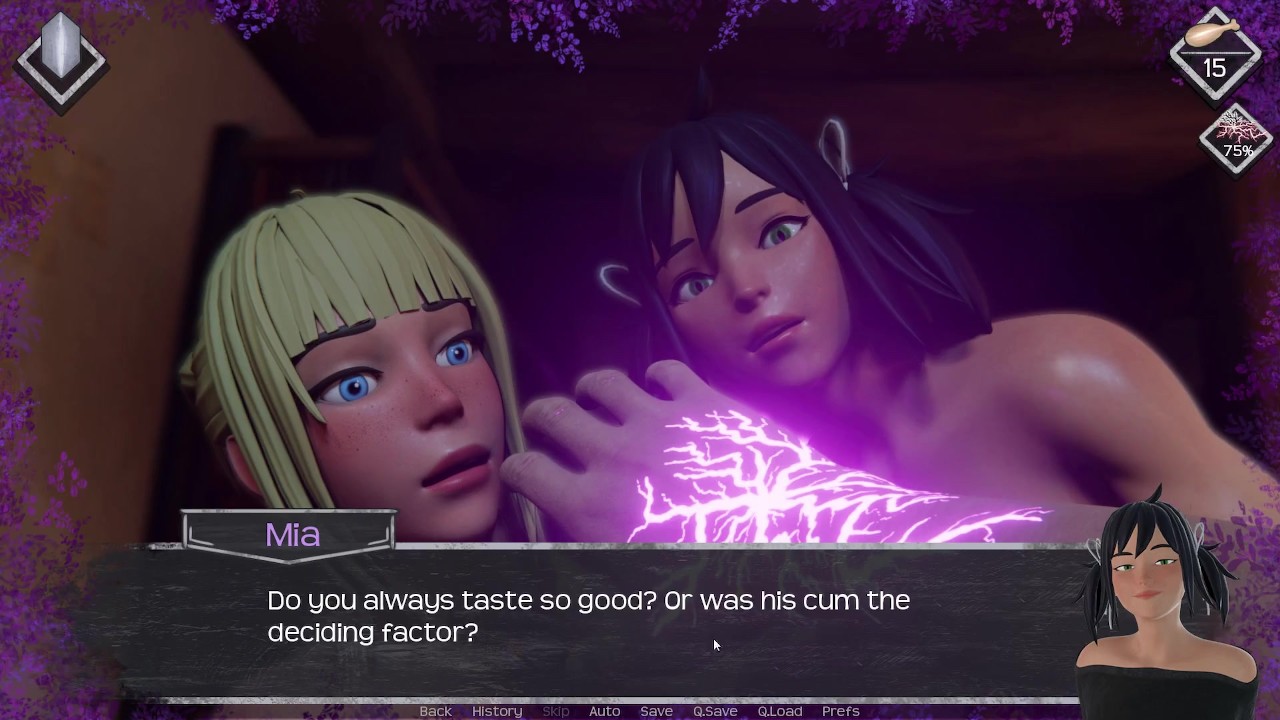Quick load with Q.Load
This screenshot has height=720, width=1280.
(x=779, y=711)
